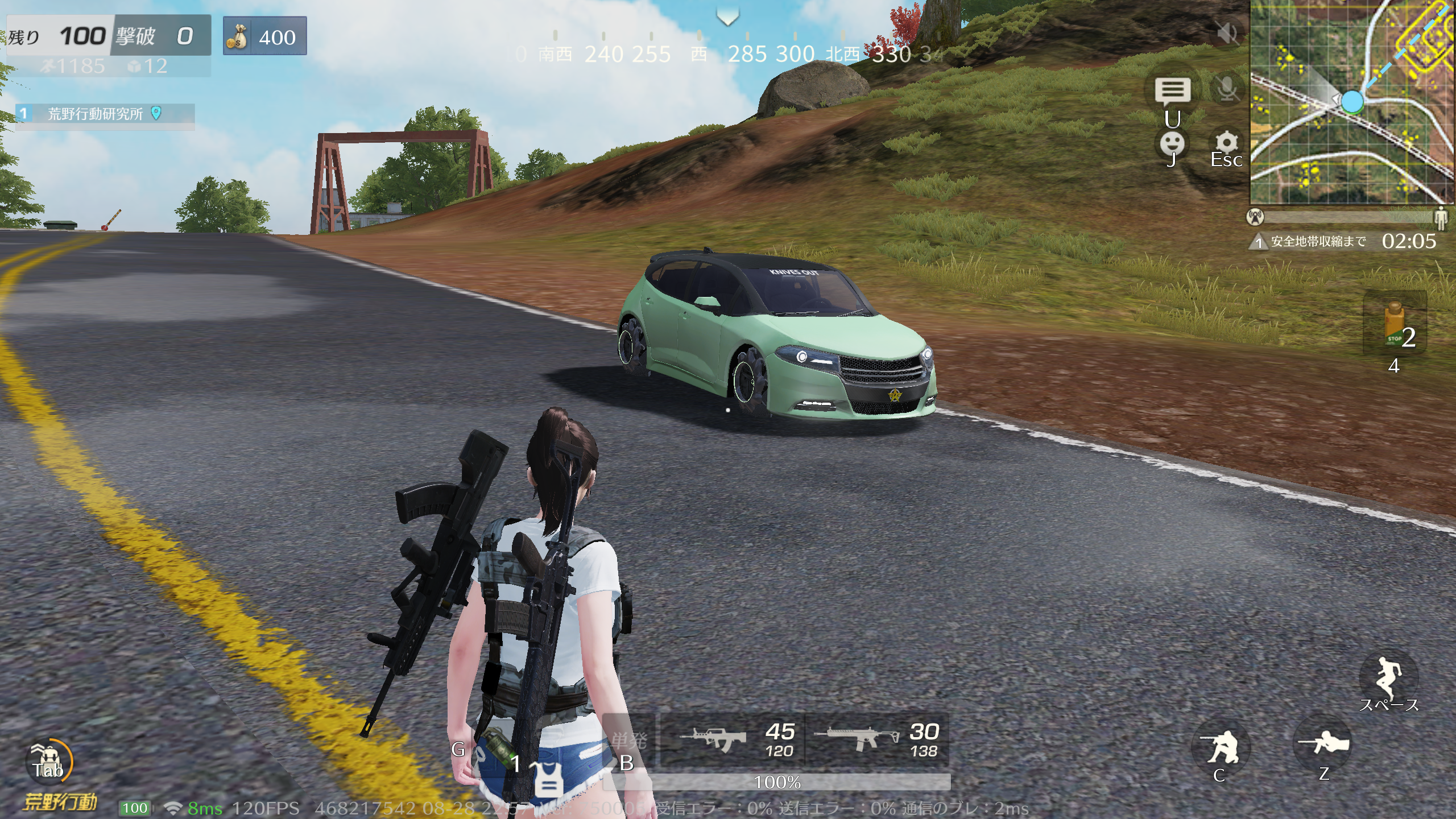1456x819 pixels.
Task: Expand the minimap
Action: (x=1352, y=102)
